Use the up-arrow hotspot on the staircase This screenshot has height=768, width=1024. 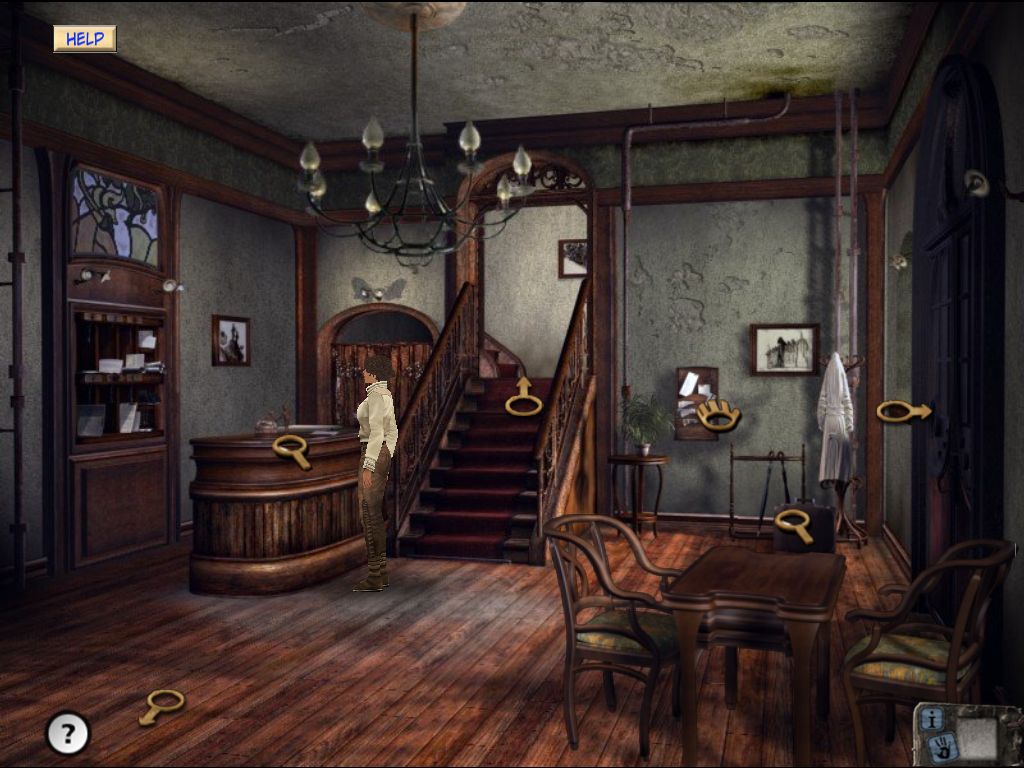523,398
